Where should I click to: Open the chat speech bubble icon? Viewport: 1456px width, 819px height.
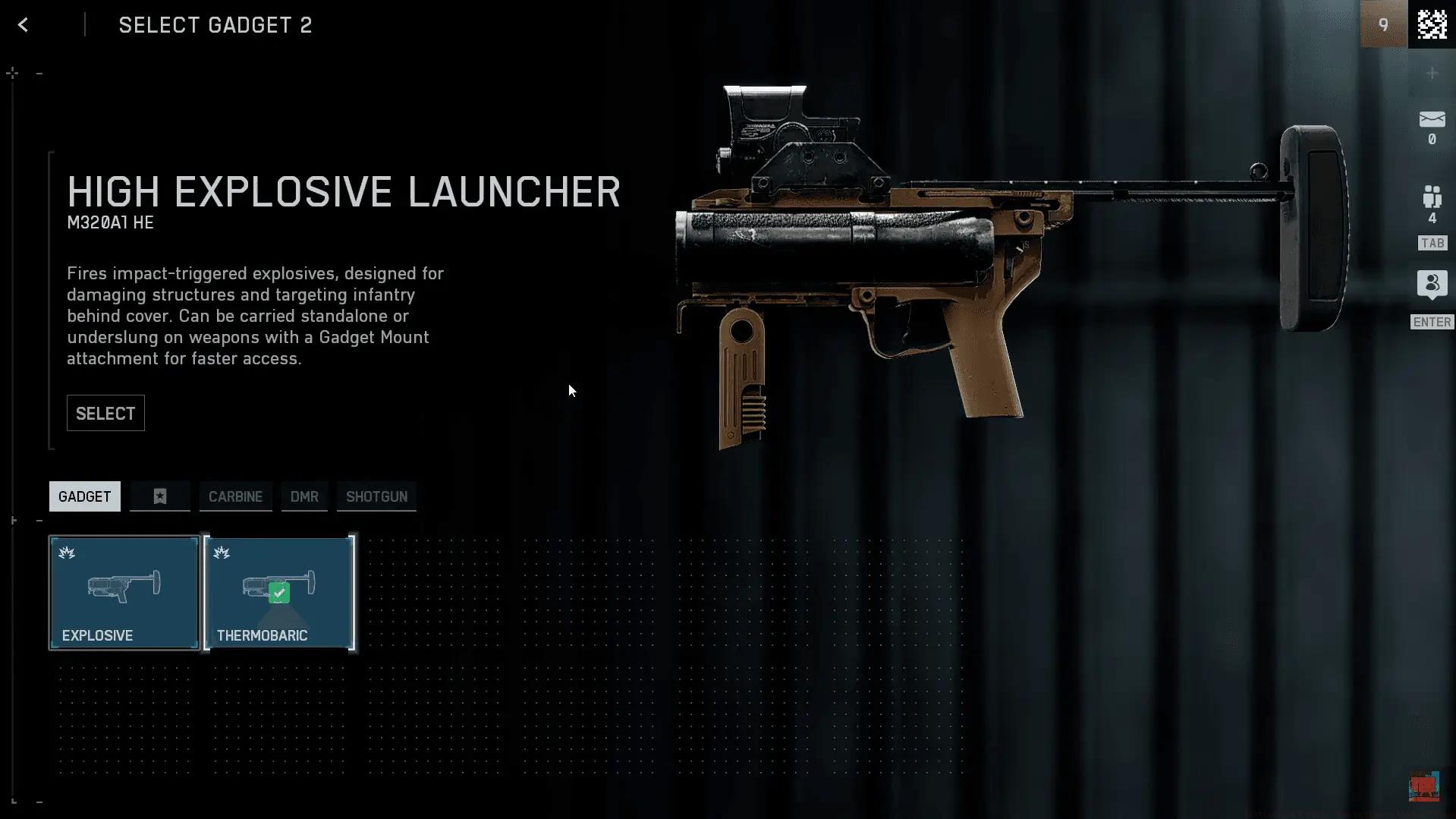(x=1432, y=285)
